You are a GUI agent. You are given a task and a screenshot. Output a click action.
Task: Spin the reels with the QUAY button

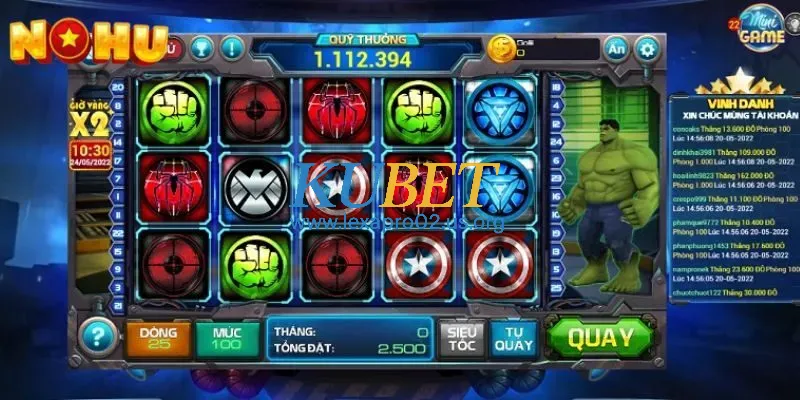point(601,338)
